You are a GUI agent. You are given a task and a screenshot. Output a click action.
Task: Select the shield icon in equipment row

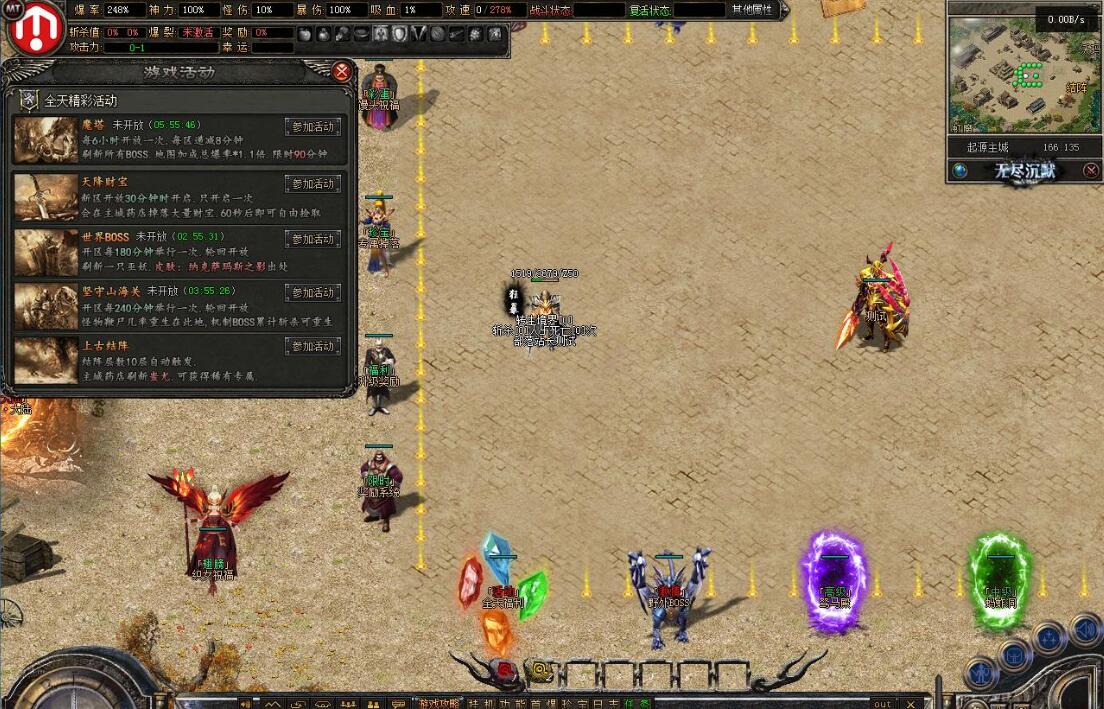[x=399, y=34]
